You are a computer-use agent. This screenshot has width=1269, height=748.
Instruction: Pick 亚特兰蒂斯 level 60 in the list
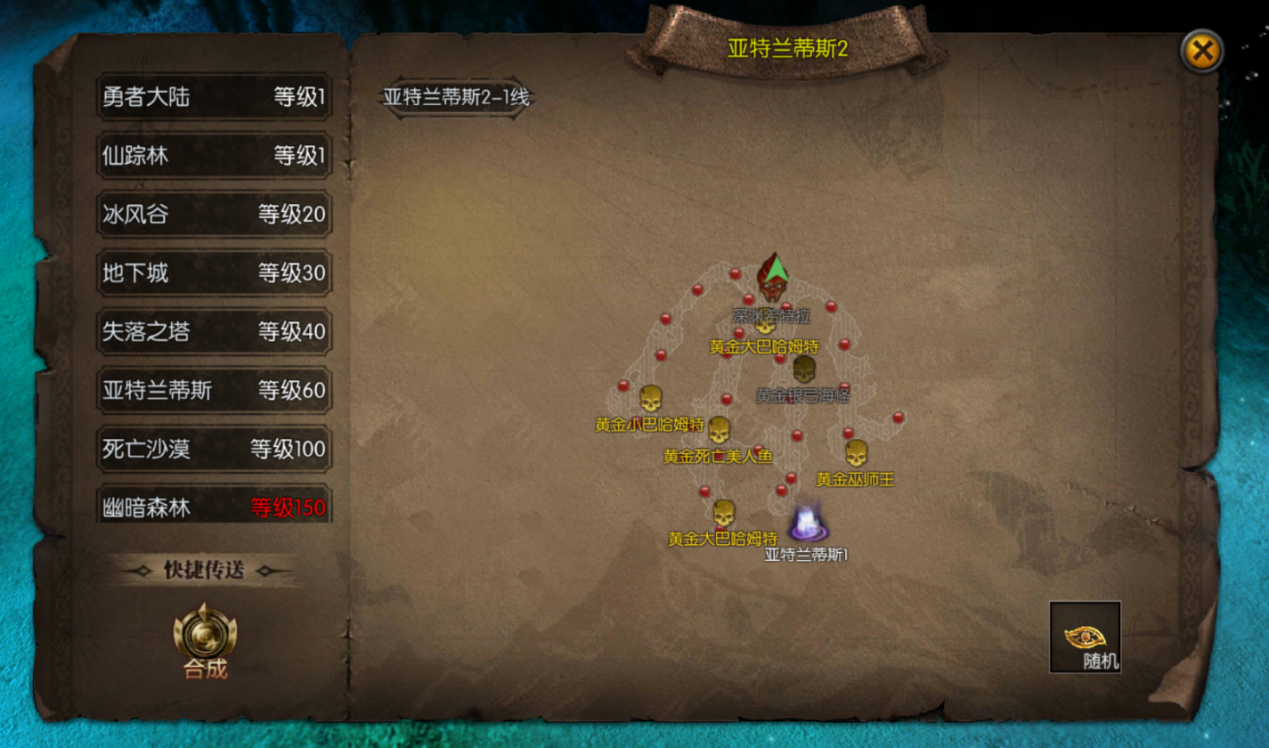[214, 390]
